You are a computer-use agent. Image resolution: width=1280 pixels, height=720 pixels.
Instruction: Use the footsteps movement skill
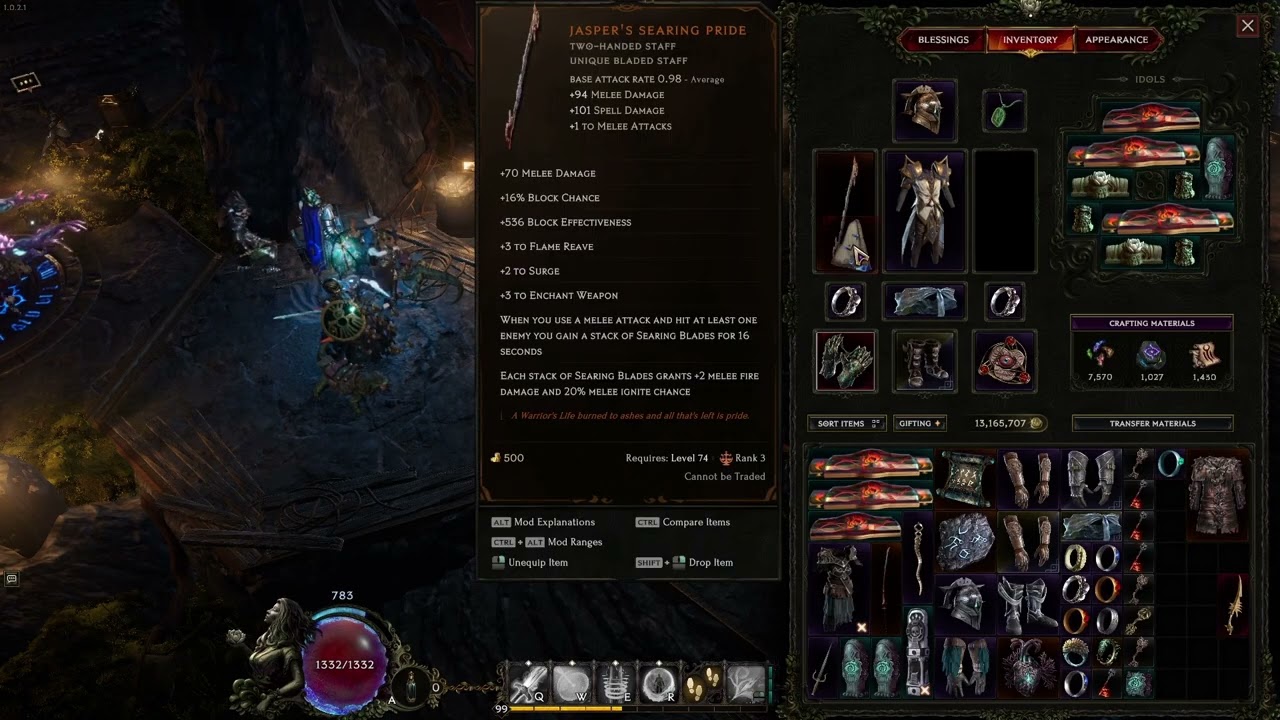click(704, 683)
